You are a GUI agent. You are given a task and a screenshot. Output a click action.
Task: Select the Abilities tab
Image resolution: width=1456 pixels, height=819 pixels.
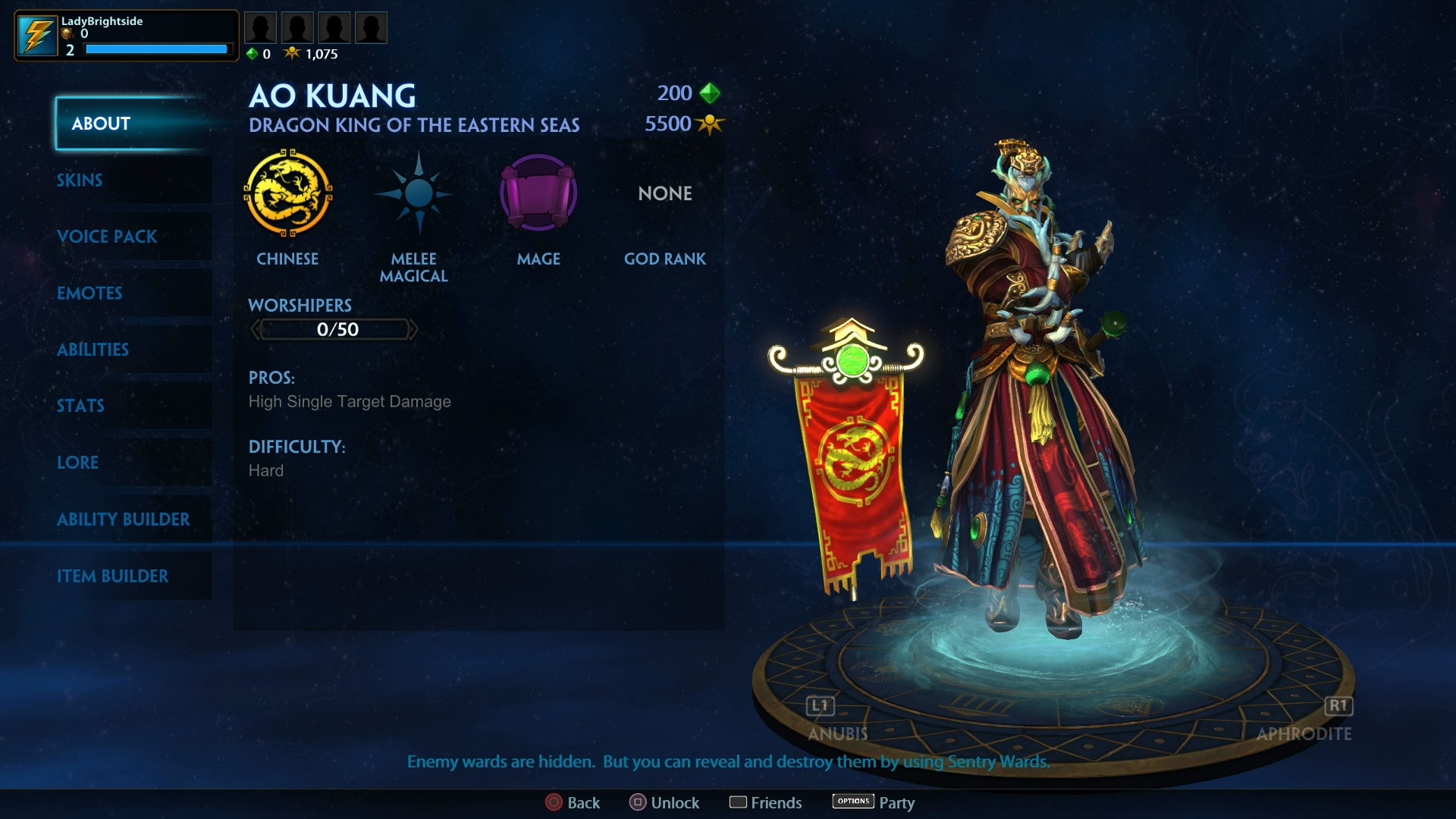[93, 350]
